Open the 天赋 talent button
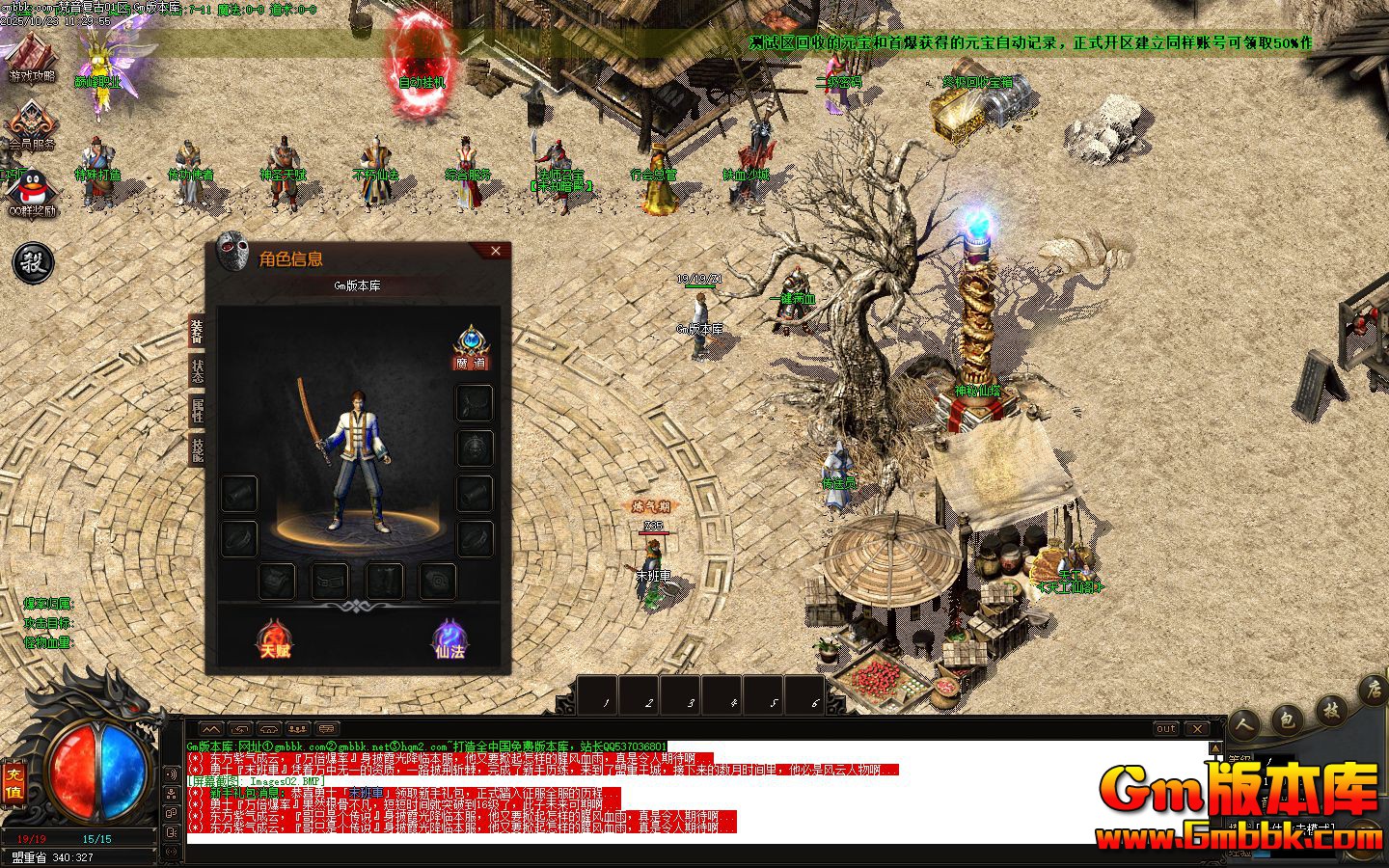The height and width of the screenshot is (868, 1389). pyautogui.click(x=275, y=639)
